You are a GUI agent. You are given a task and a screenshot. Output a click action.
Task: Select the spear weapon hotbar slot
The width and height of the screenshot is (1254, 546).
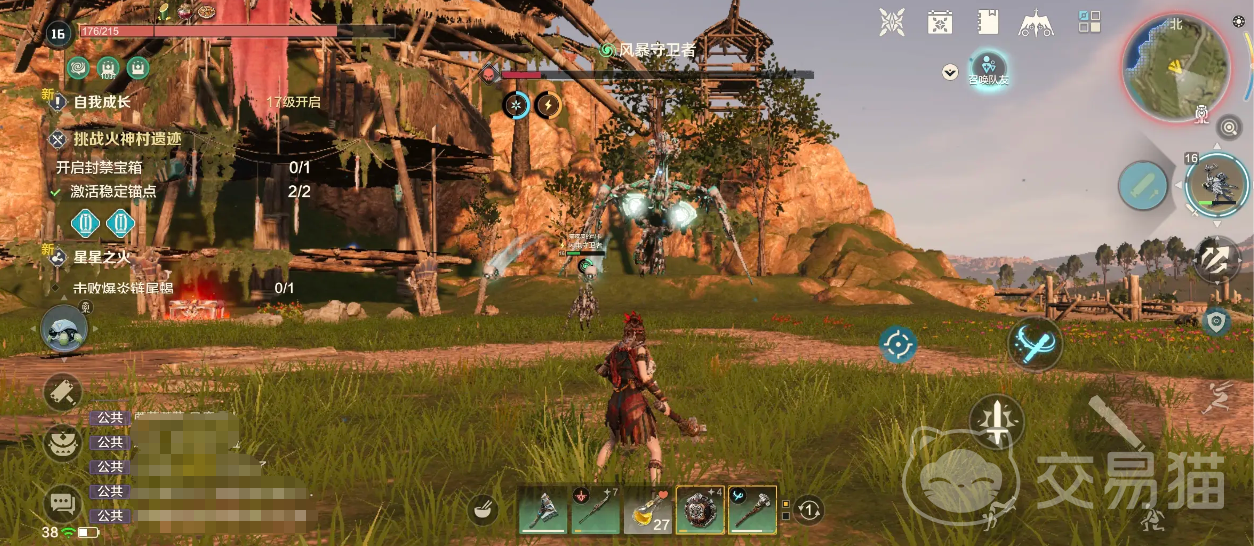coord(596,510)
